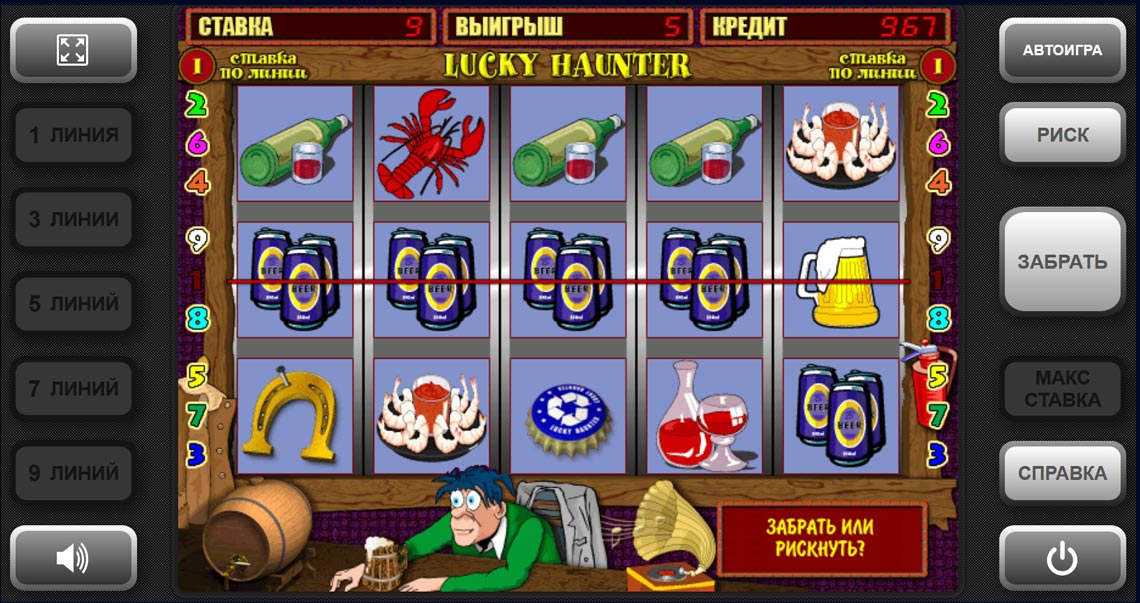Start Автоигра autoplay mode

1062,50
